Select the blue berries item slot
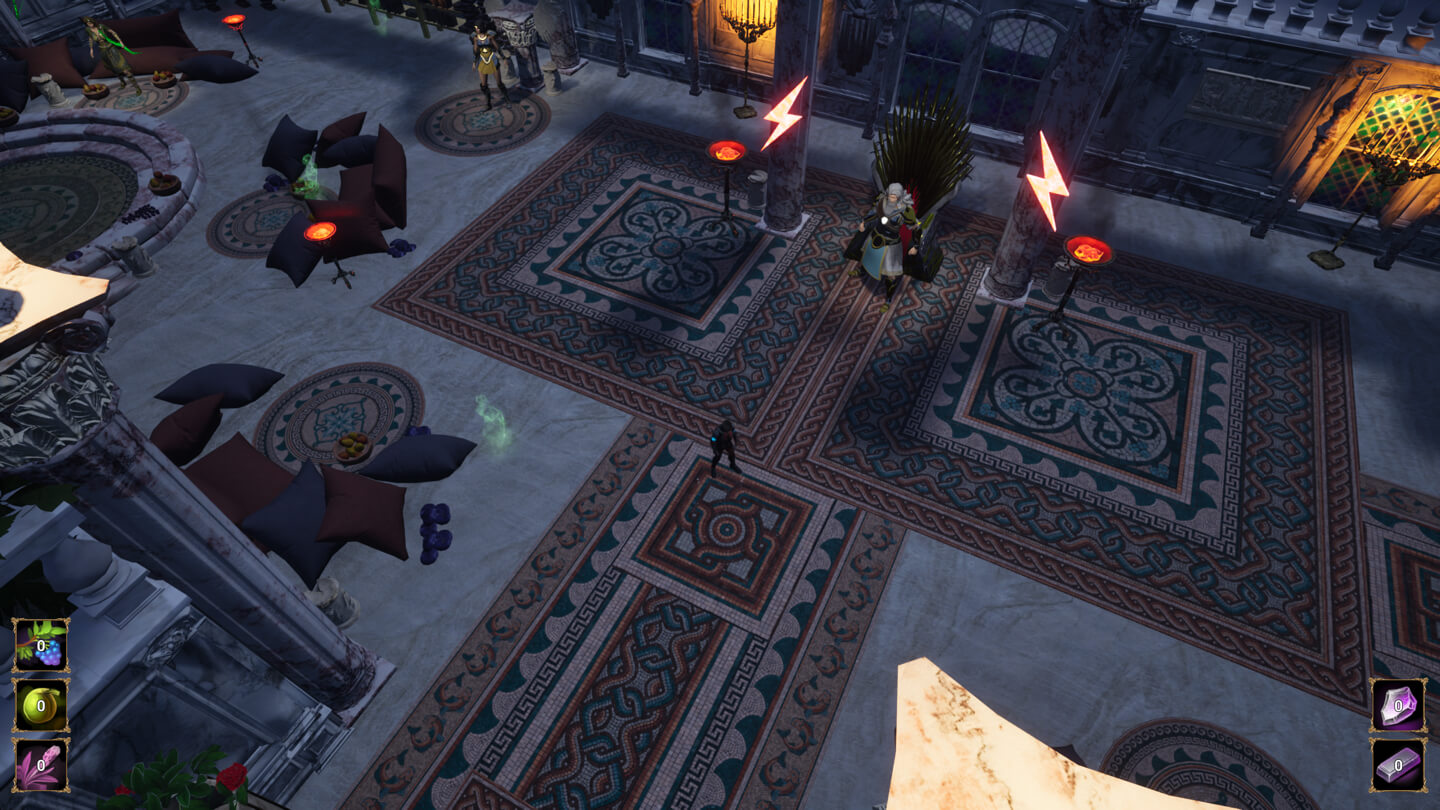1440x810 pixels. [41, 645]
